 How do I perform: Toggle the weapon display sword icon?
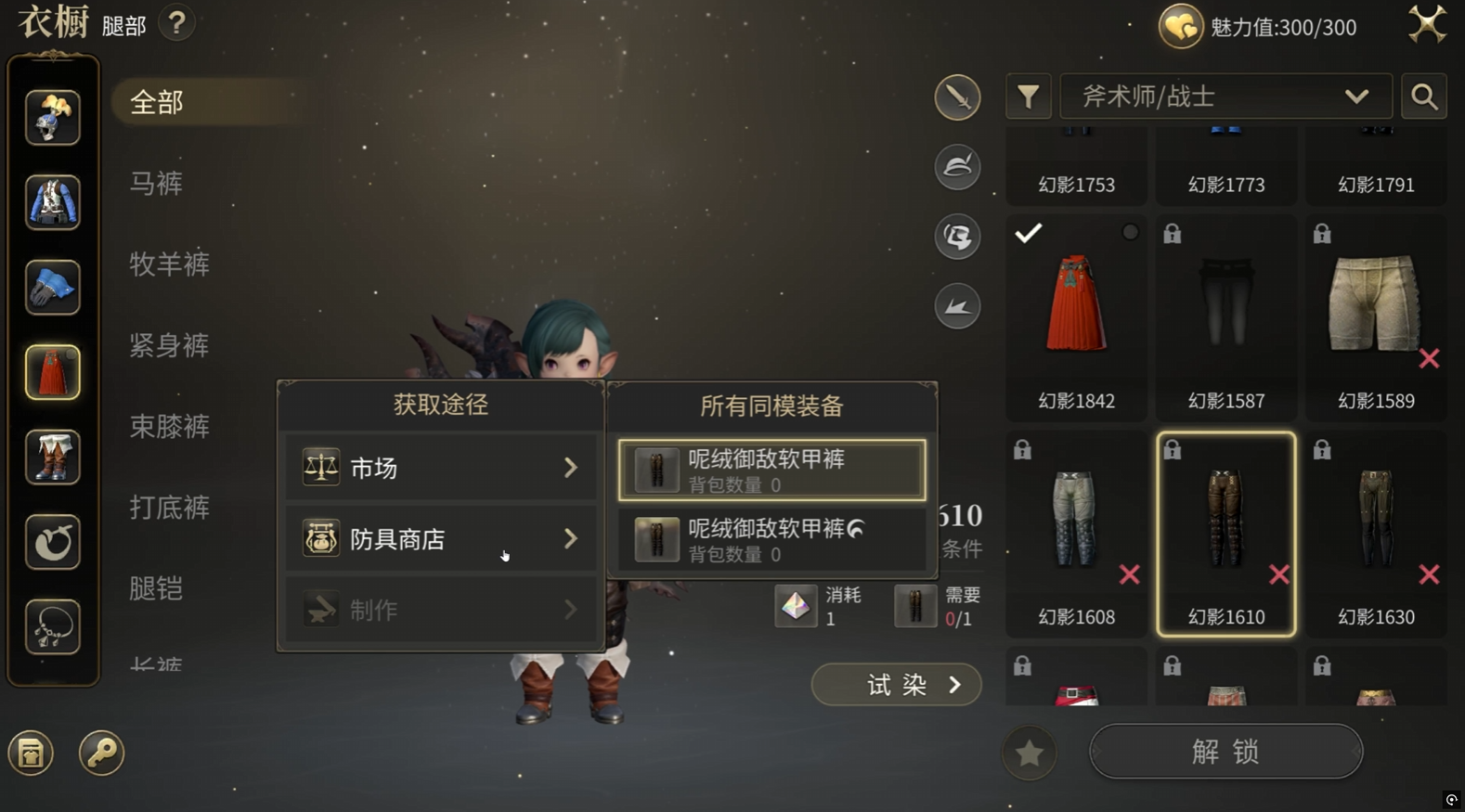click(x=957, y=97)
